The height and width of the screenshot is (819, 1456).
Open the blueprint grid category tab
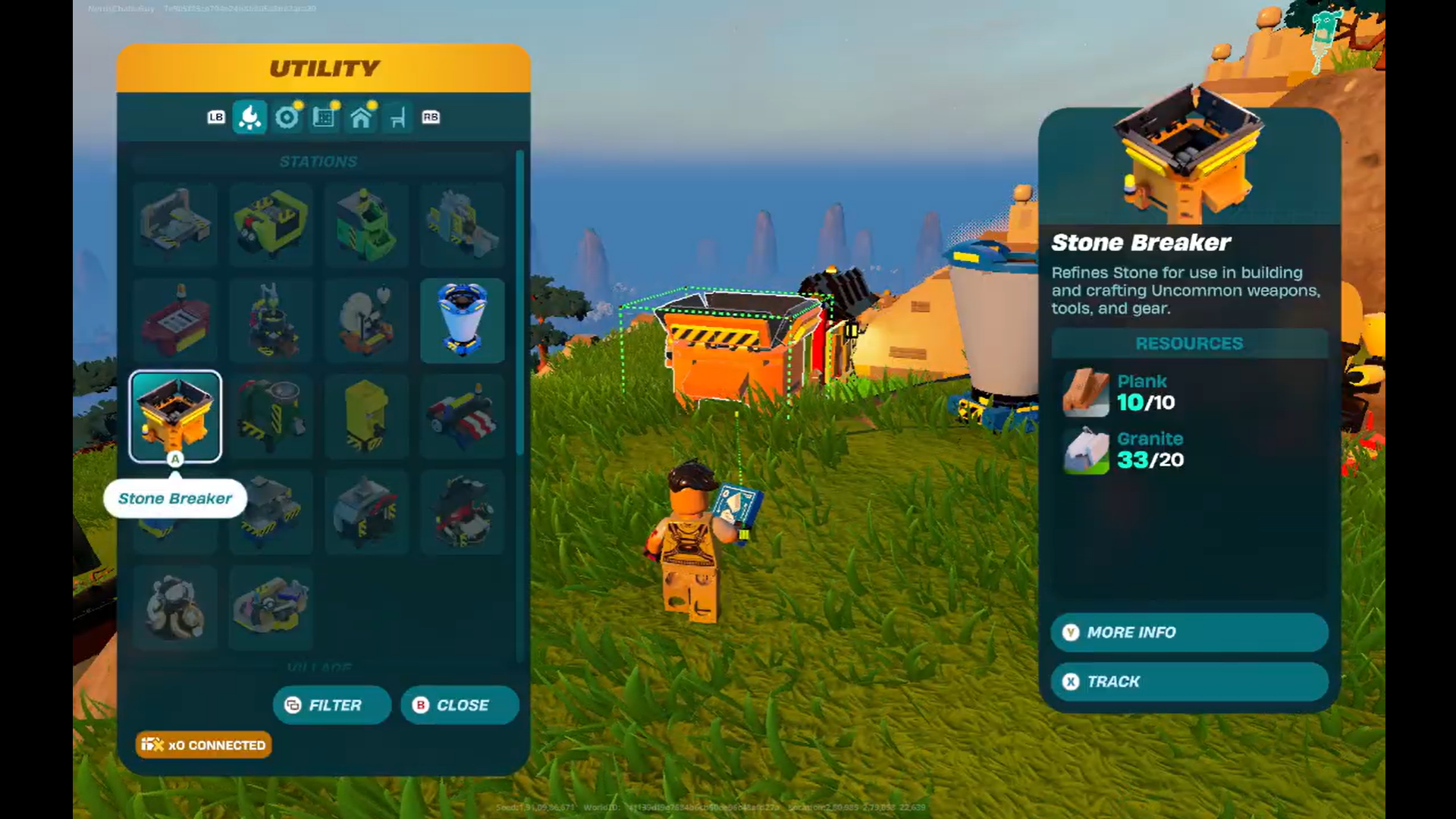pyautogui.click(x=324, y=118)
